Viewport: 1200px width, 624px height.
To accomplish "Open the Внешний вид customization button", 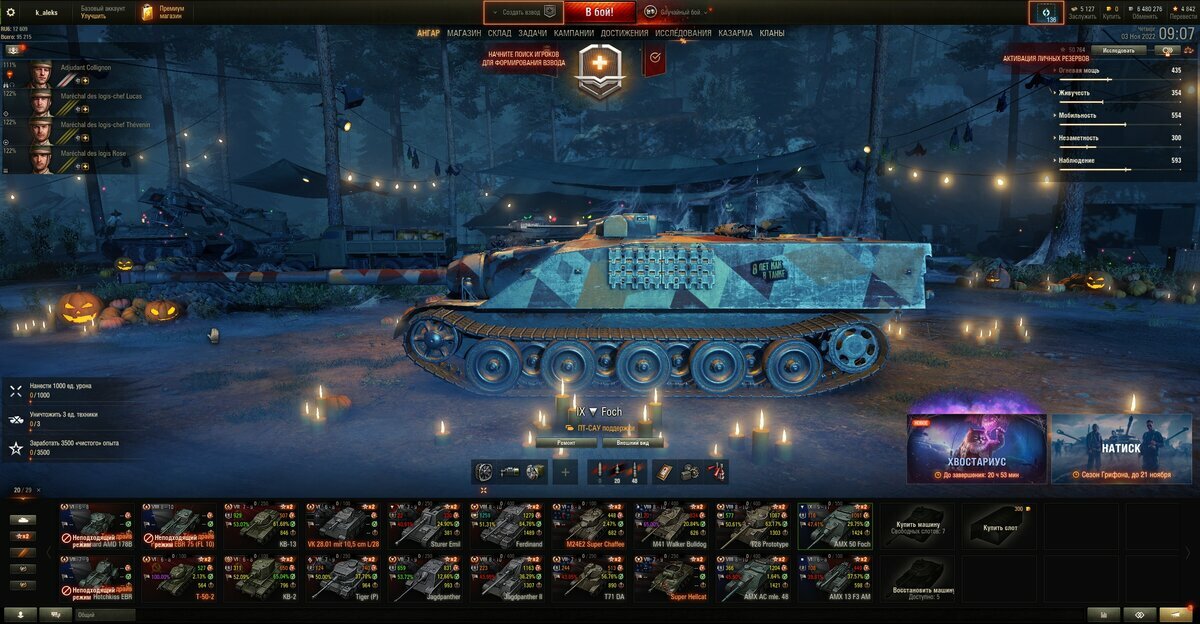I will click(634, 442).
